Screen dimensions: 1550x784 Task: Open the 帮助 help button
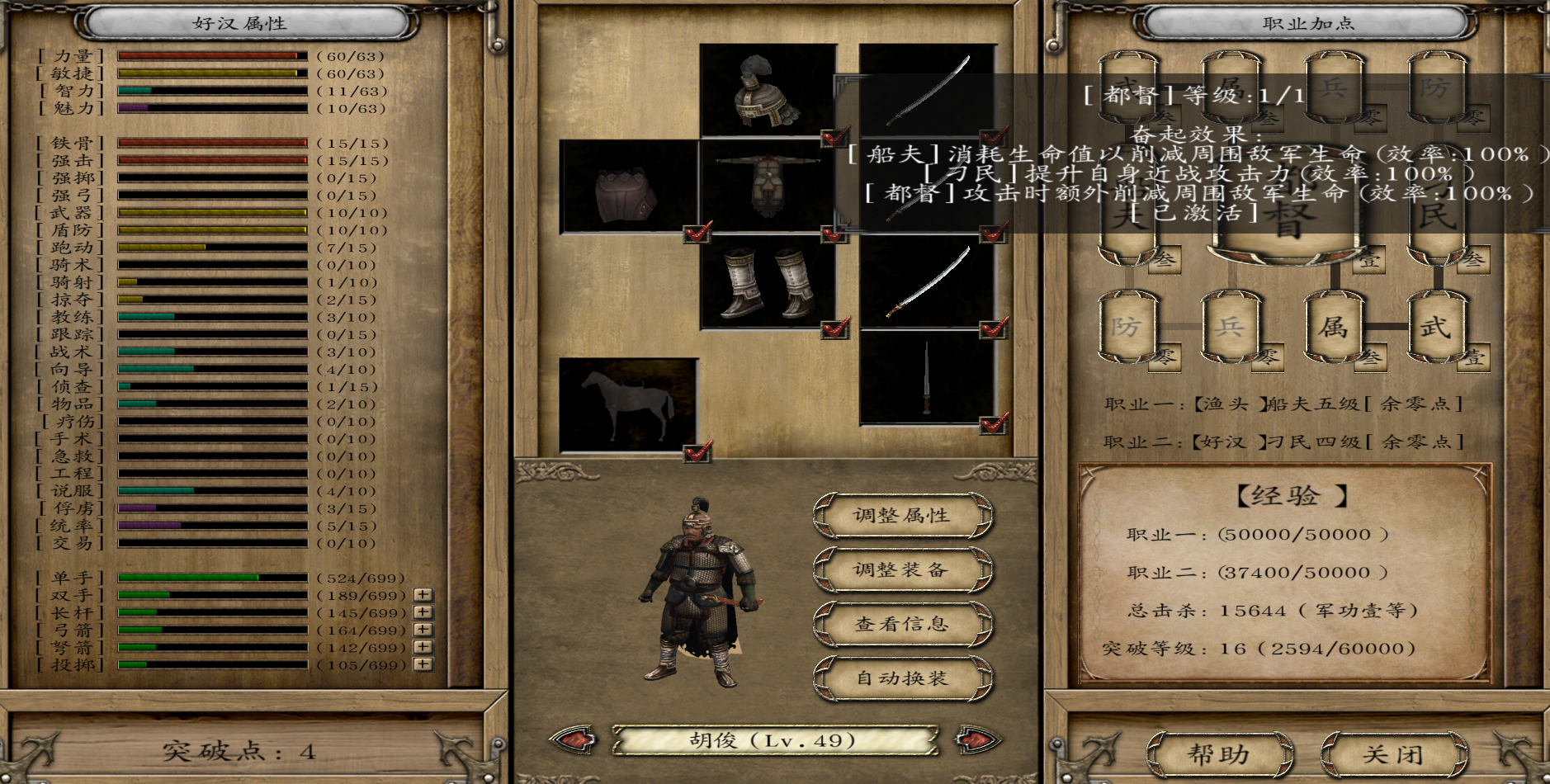(1219, 754)
